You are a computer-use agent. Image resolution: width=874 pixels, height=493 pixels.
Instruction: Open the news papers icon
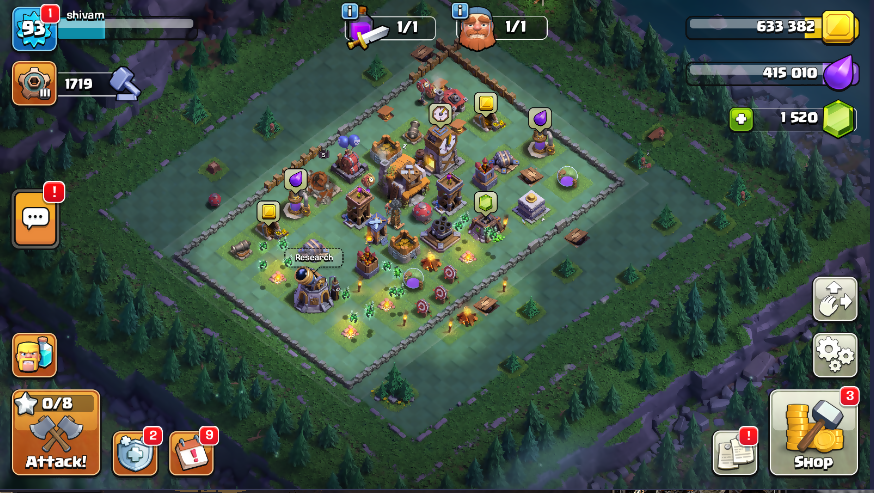pos(734,453)
